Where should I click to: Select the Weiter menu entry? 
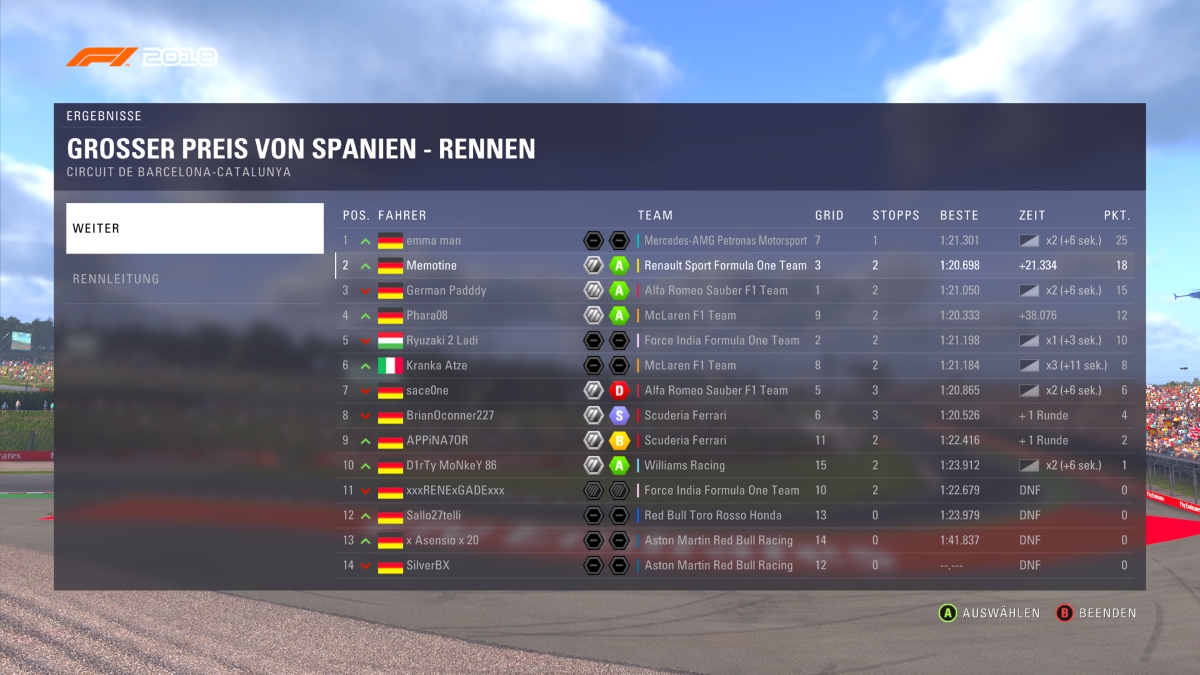click(x=195, y=229)
